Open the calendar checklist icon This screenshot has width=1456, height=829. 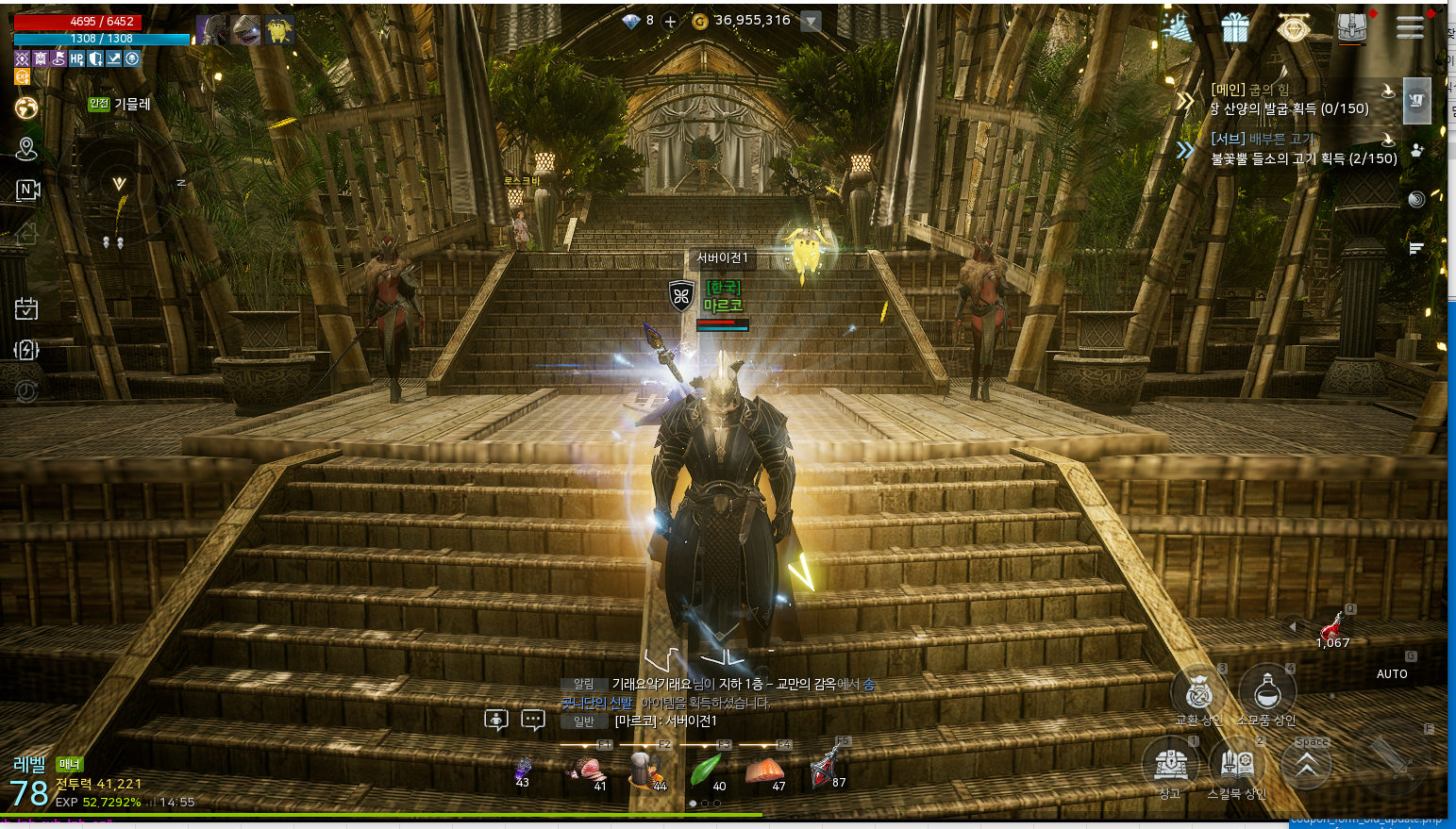click(x=26, y=308)
